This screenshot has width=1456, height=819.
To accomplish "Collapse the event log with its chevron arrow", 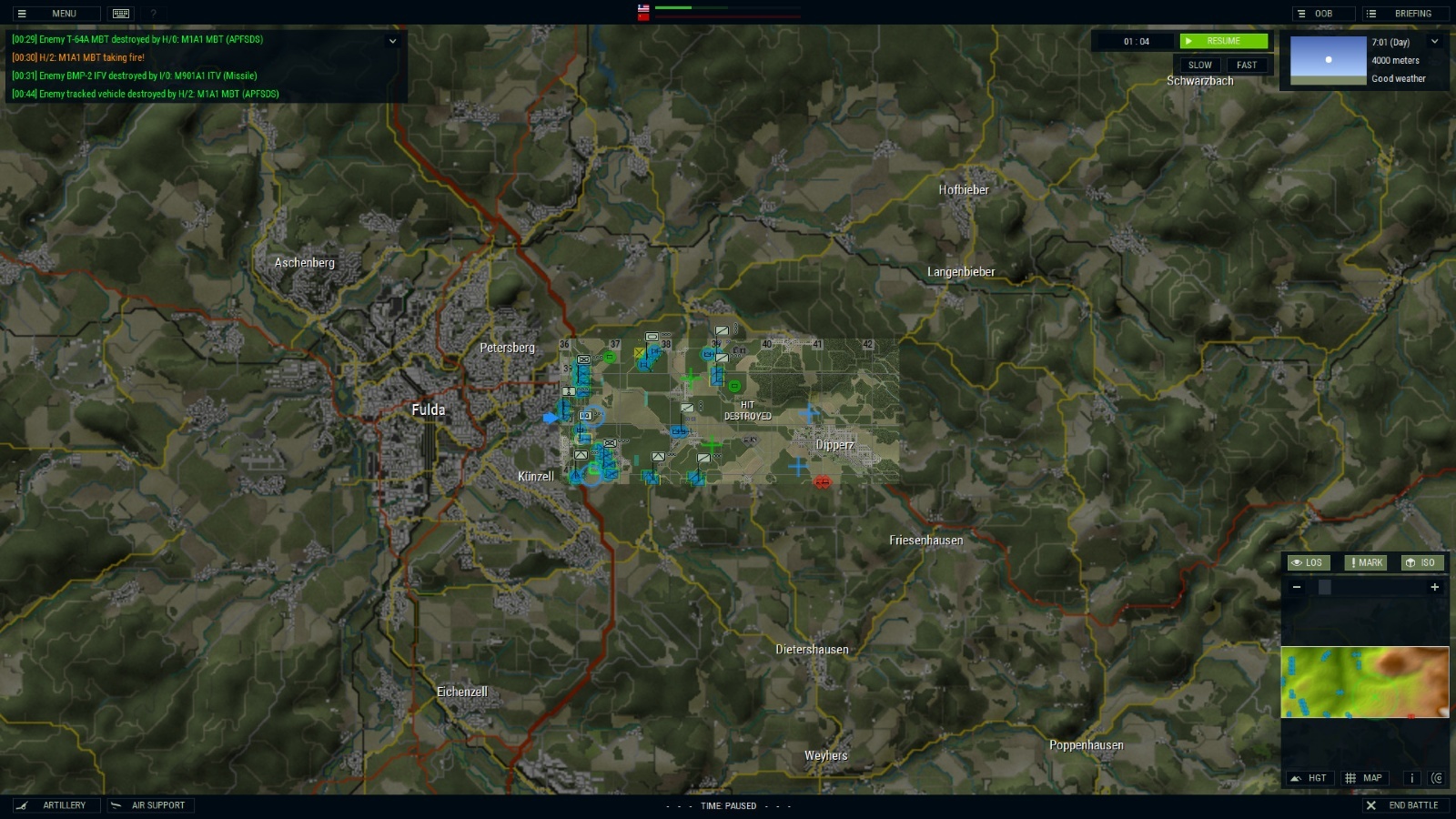I will pyautogui.click(x=392, y=40).
